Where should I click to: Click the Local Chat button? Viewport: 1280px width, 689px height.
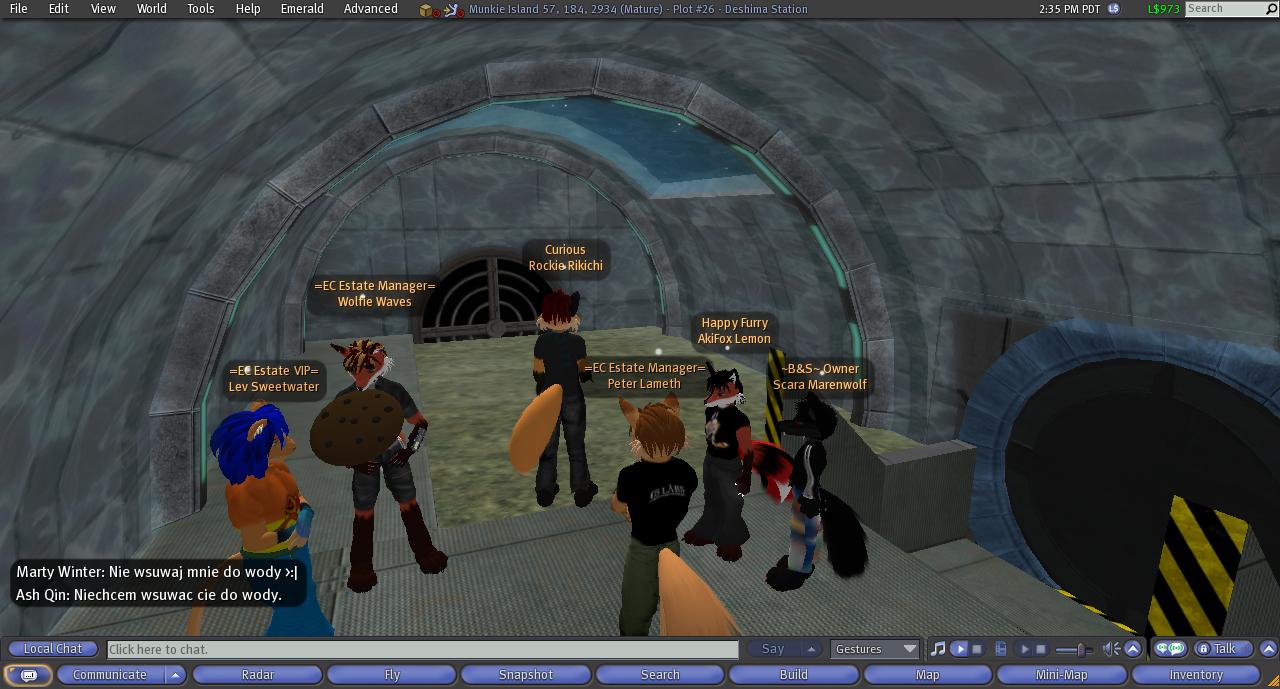[x=53, y=649]
